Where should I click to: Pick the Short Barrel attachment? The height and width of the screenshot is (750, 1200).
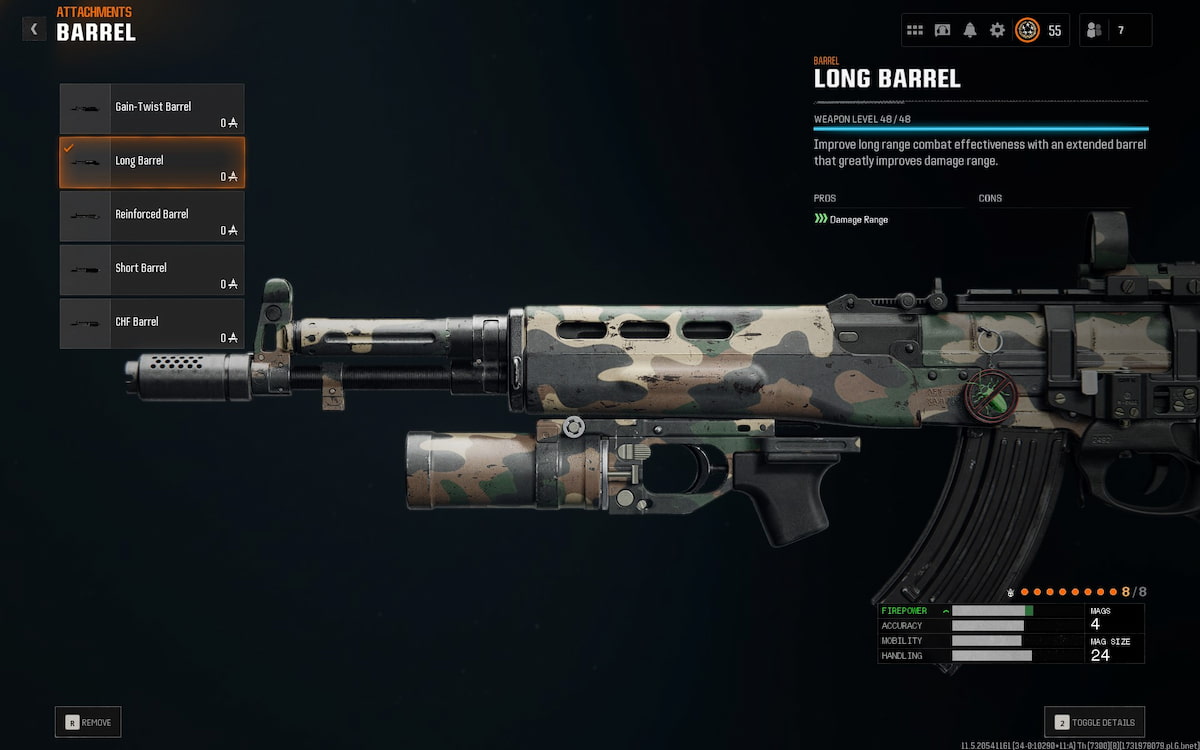point(152,270)
